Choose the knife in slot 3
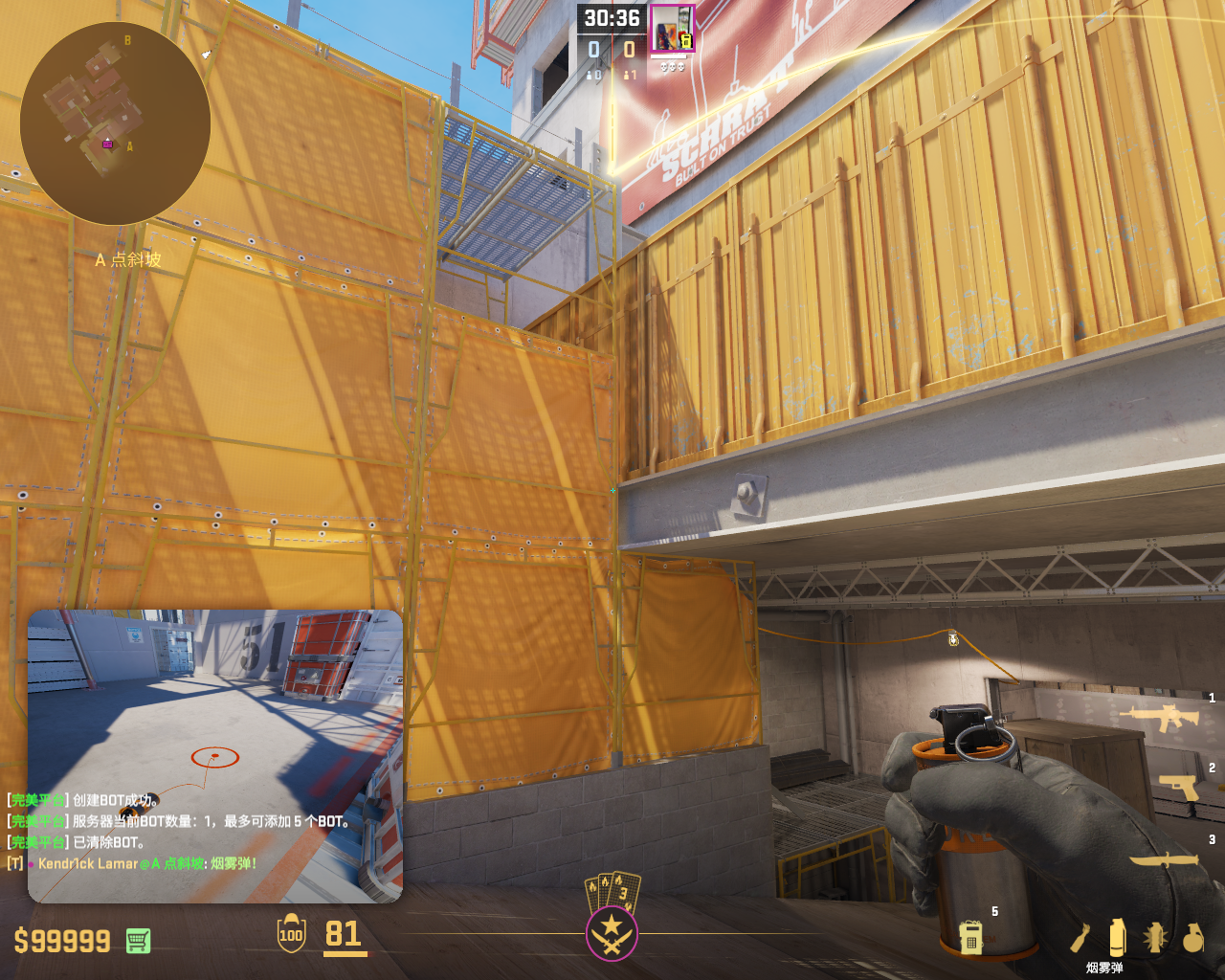 click(1165, 859)
